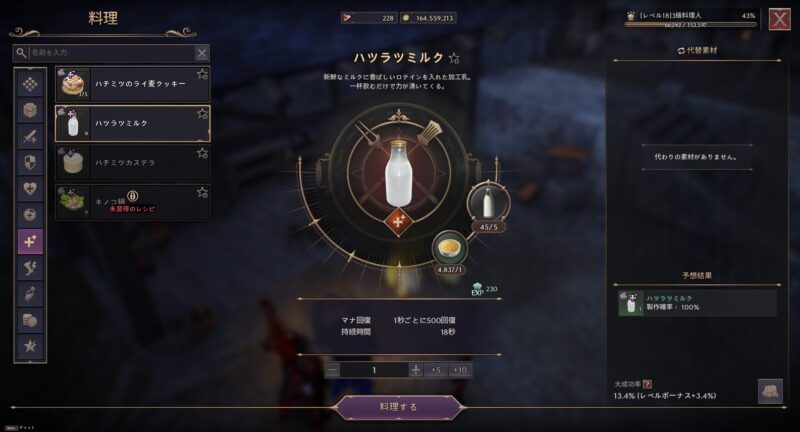
Task: Choose the ハチミツカステラ recipe
Action: click(x=132, y=161)
